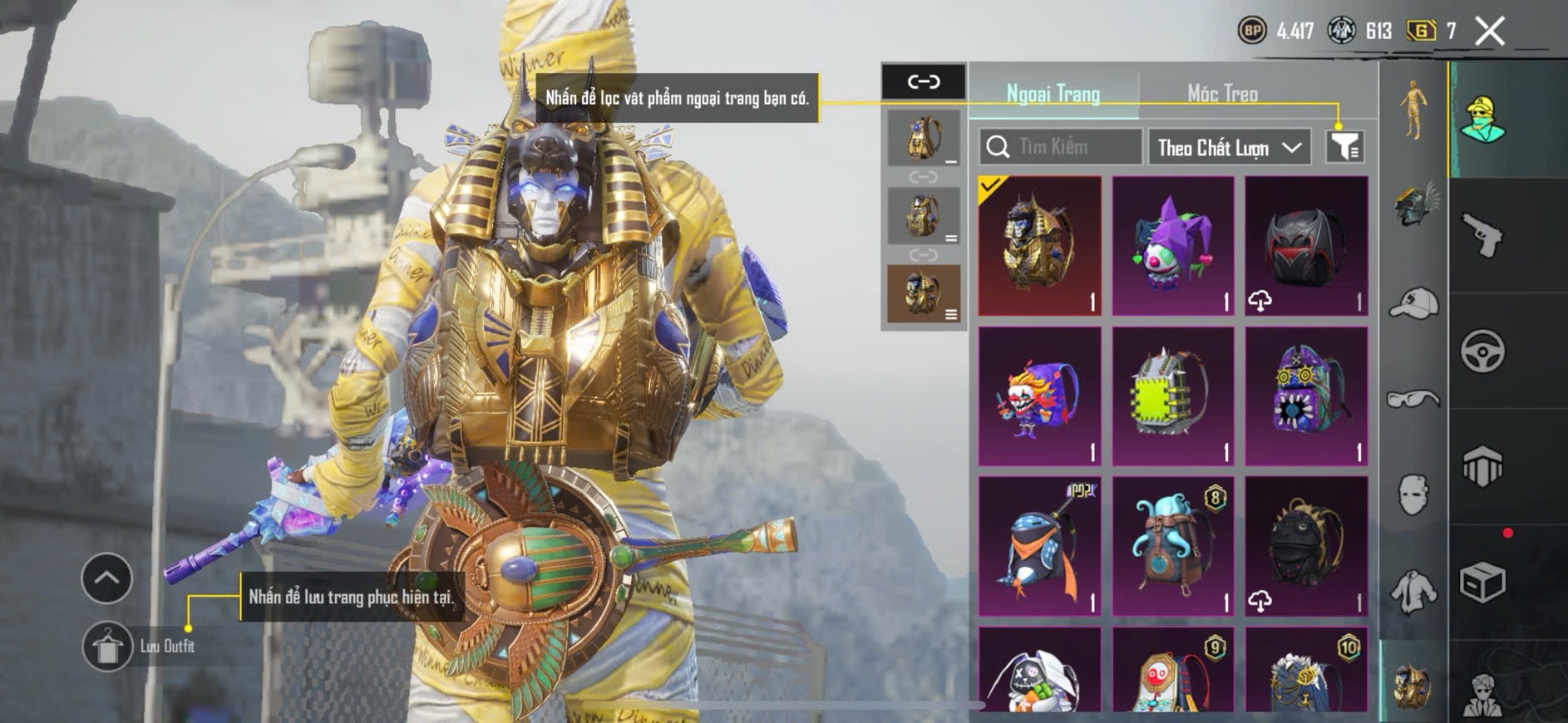Select the face mask category

[x=1413, y=494]
